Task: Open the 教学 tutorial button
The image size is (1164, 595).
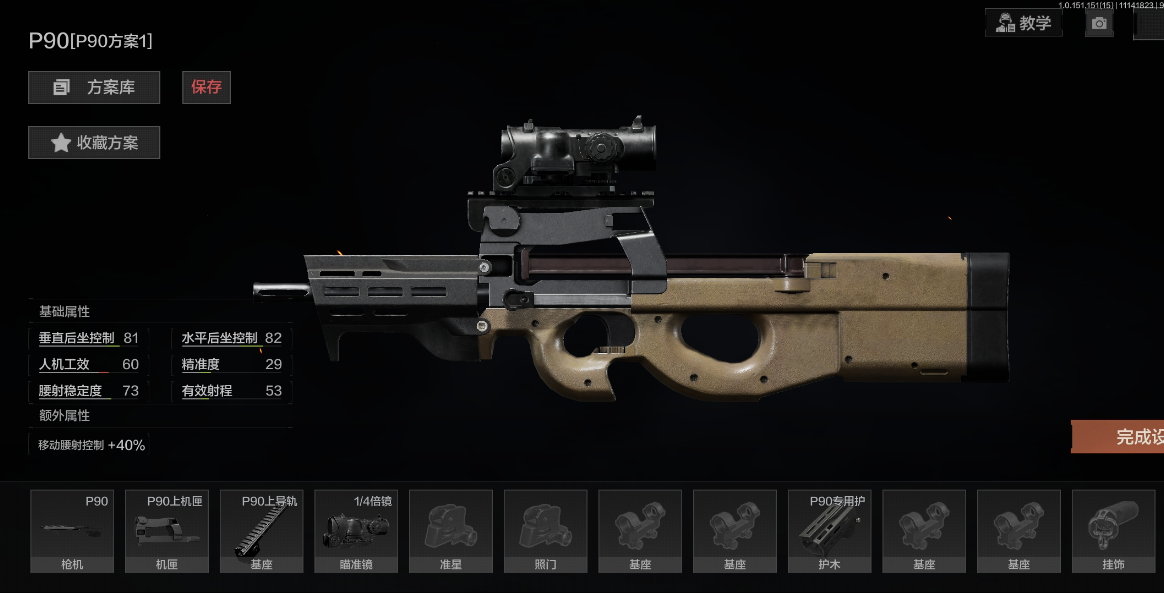Action: [x=1023, y=23]
